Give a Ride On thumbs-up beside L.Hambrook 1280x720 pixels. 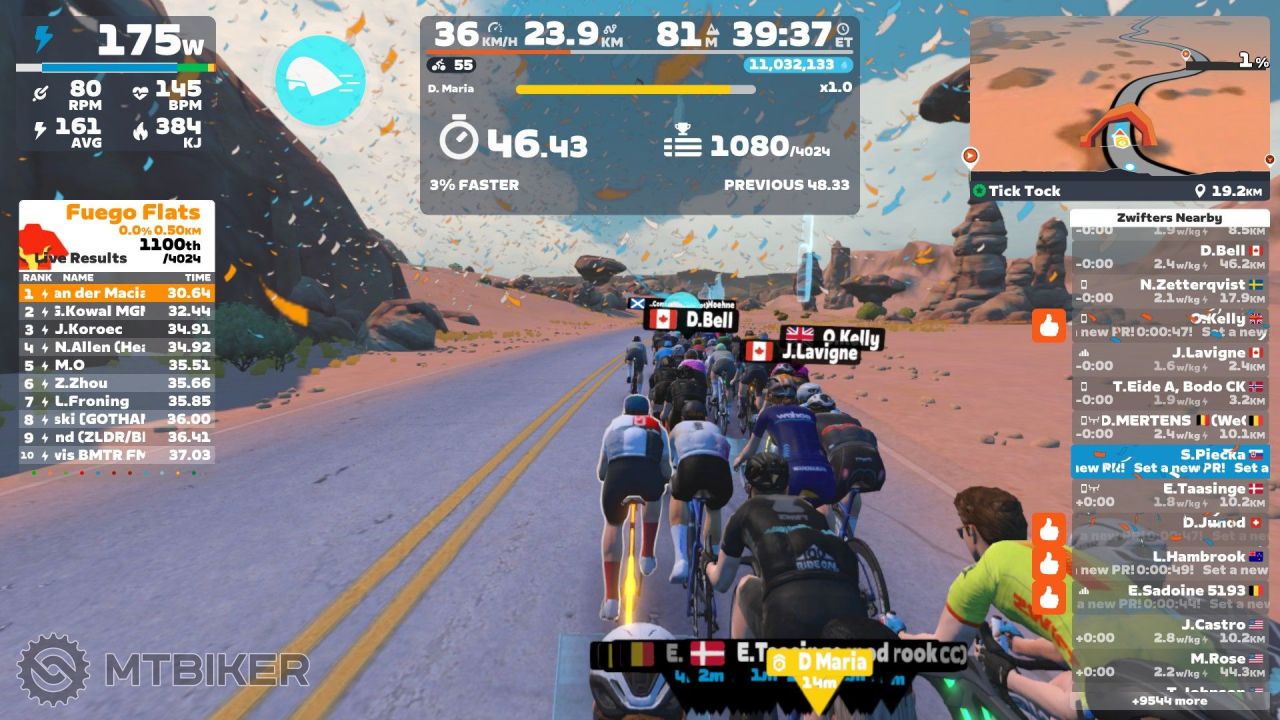(x=1049, y=563)
